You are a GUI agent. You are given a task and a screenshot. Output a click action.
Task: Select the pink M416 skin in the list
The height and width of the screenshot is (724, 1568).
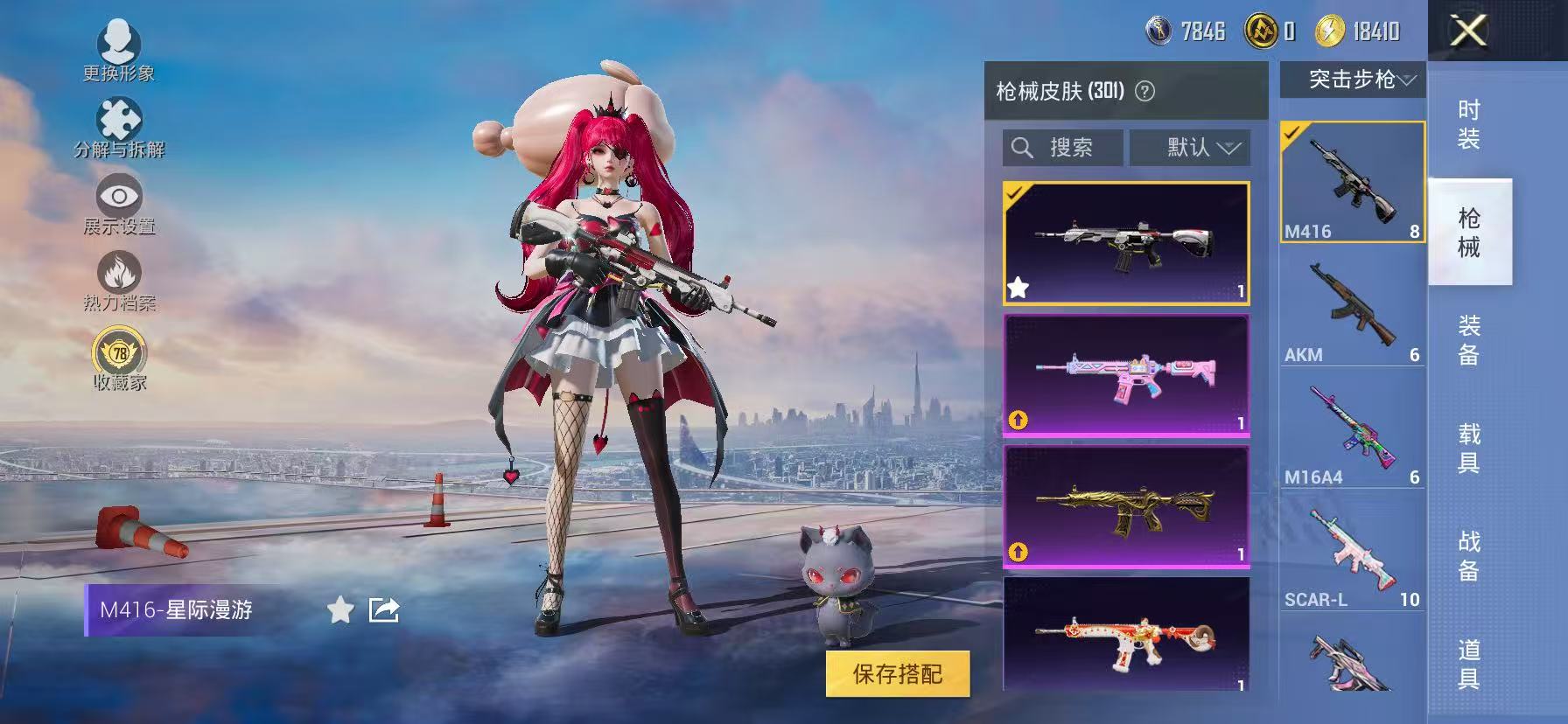coord(1126,374)
